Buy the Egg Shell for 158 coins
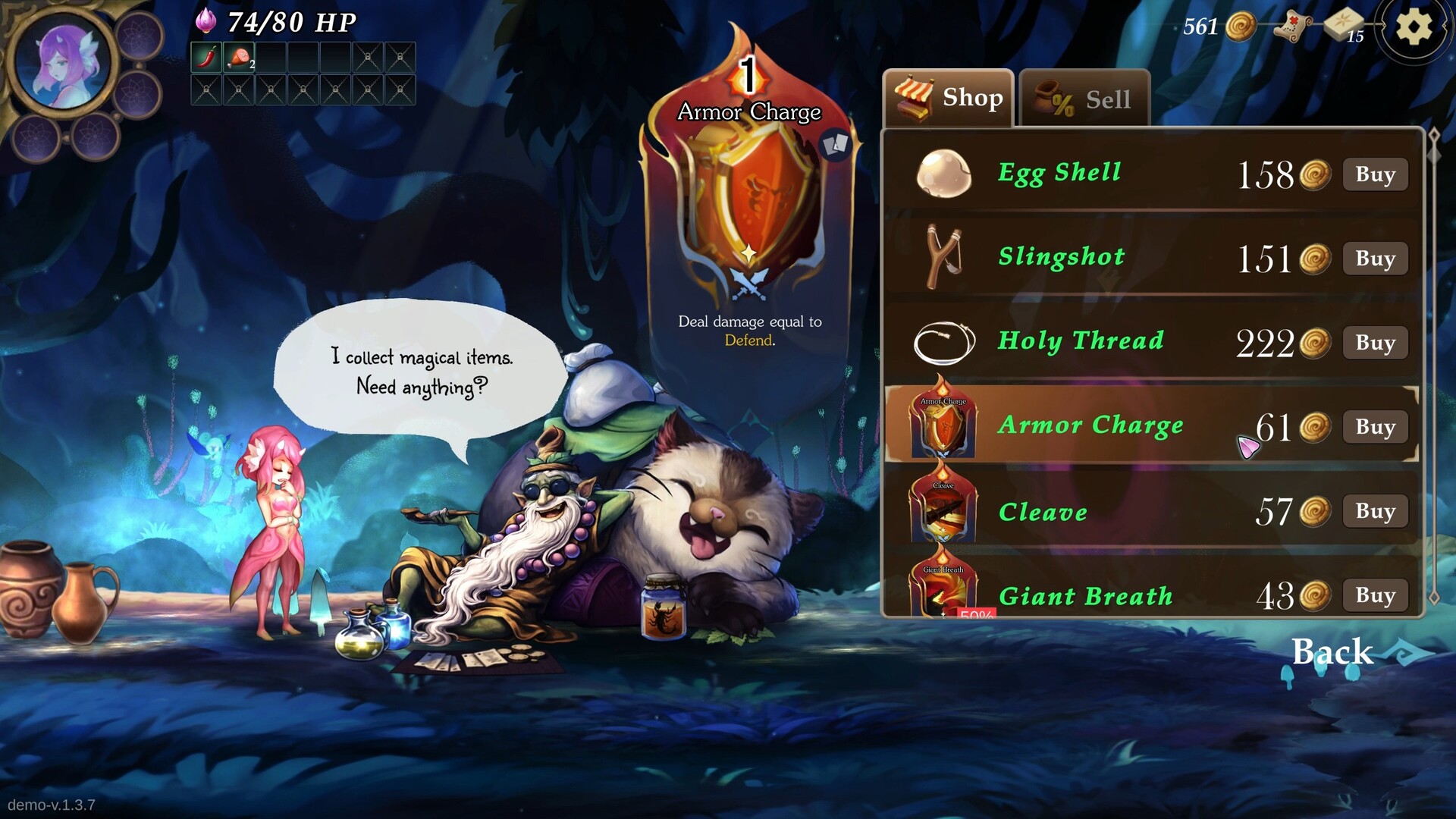This screenshot has width=1456, height=819. click(1375, 174)
